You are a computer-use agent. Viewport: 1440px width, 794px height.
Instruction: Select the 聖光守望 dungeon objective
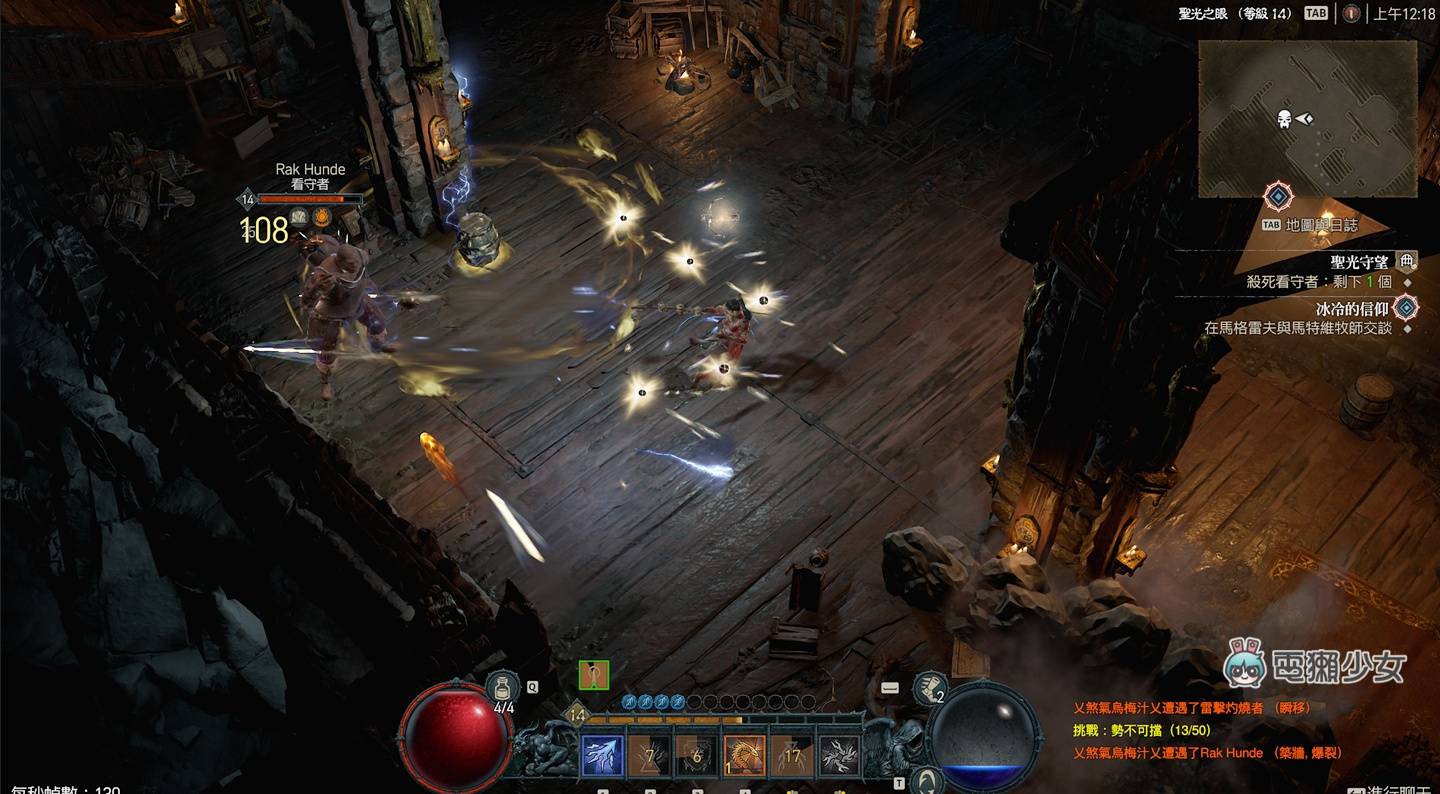coord(1359,262)
